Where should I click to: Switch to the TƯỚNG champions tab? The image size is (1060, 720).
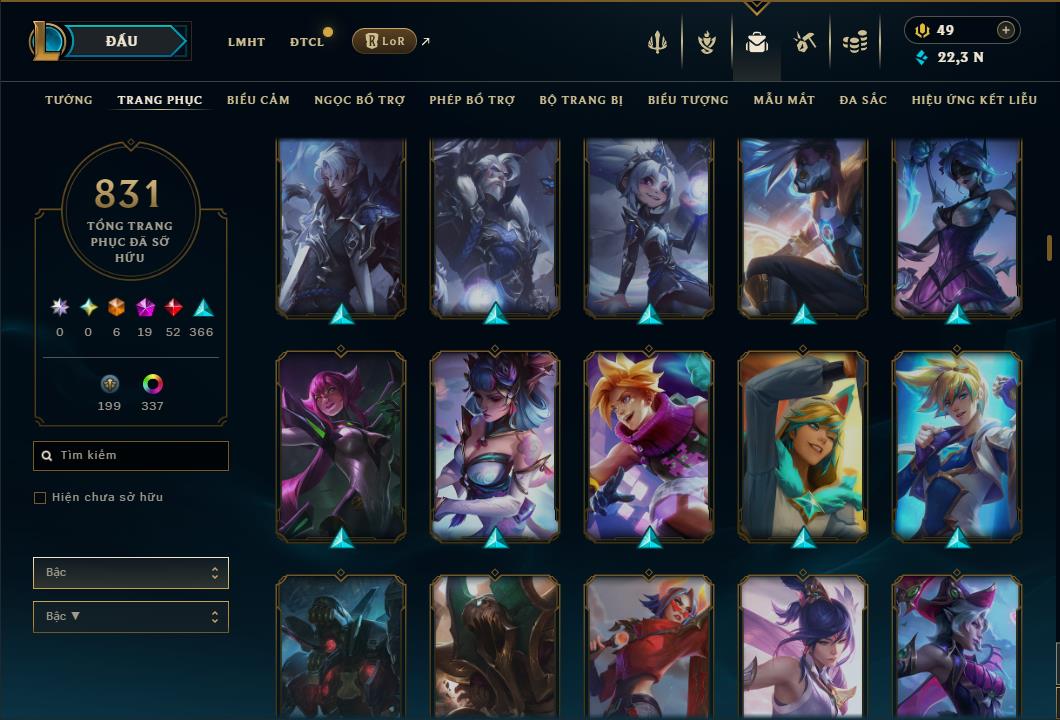(x=69, y=100)
